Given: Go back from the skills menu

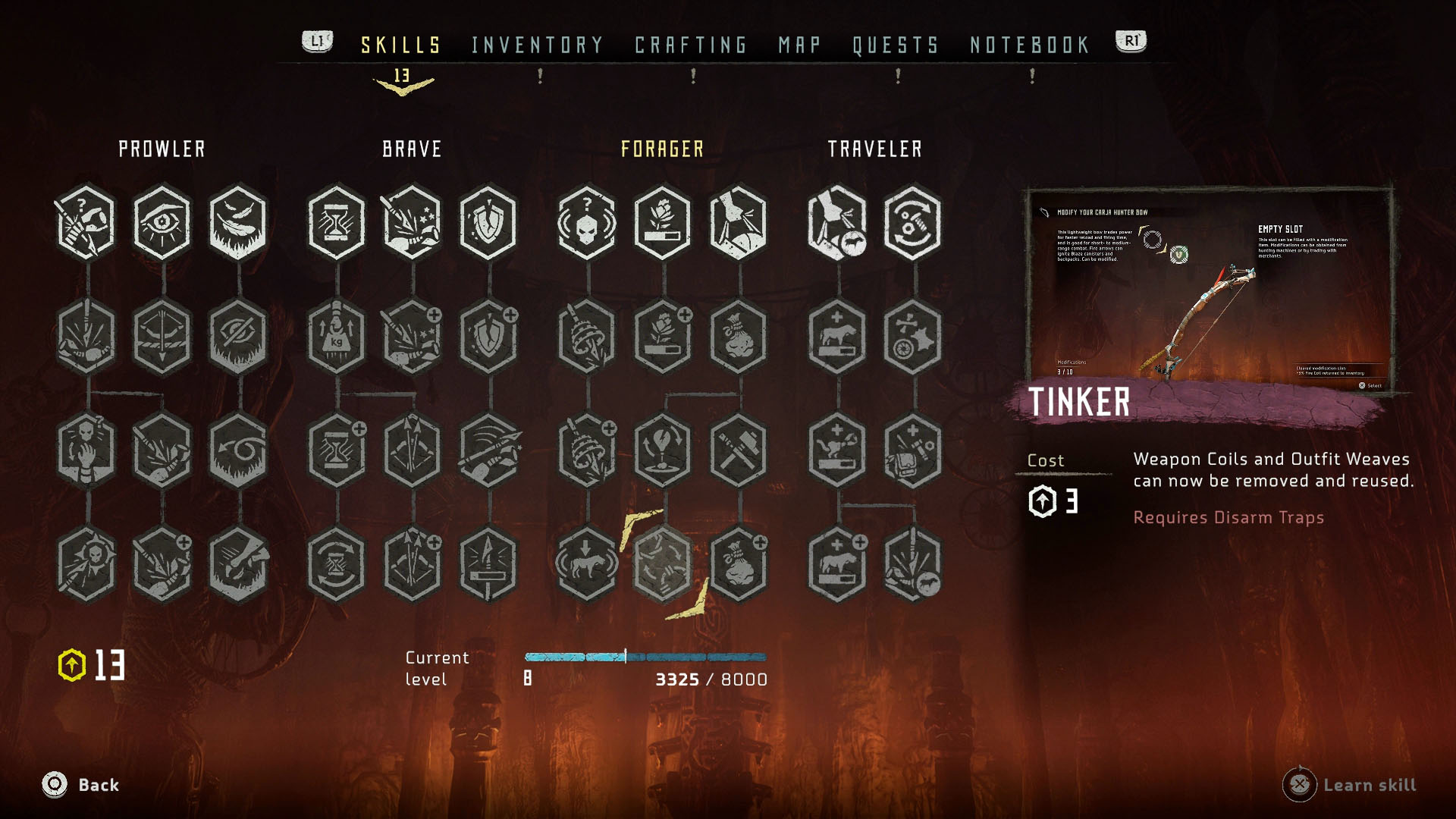Looking at the screenshot, I should coord(80,785).
